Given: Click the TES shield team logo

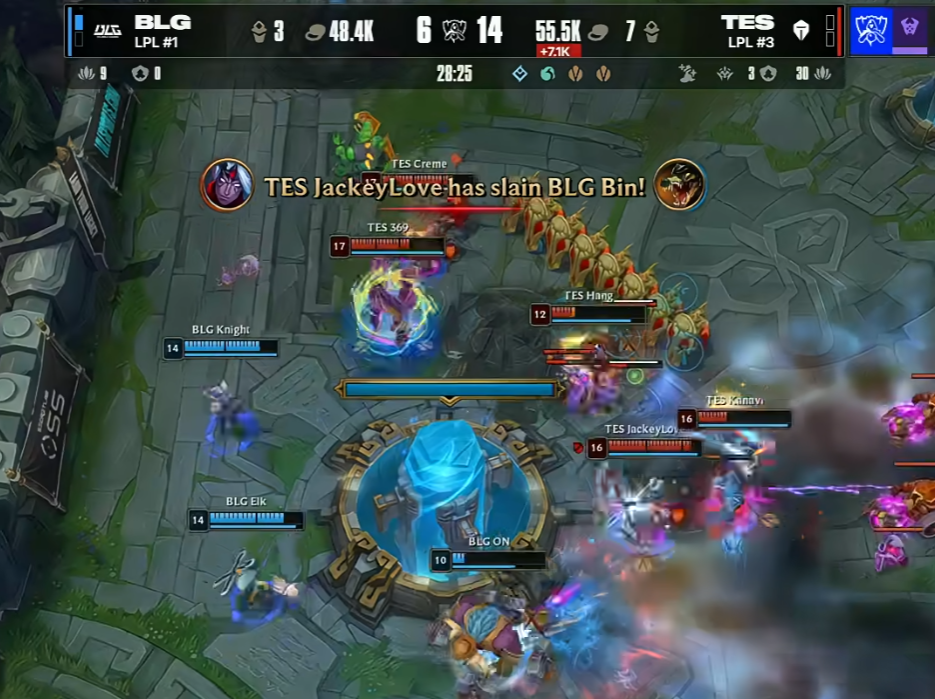Looking at the screenshot, I should 801,31.
